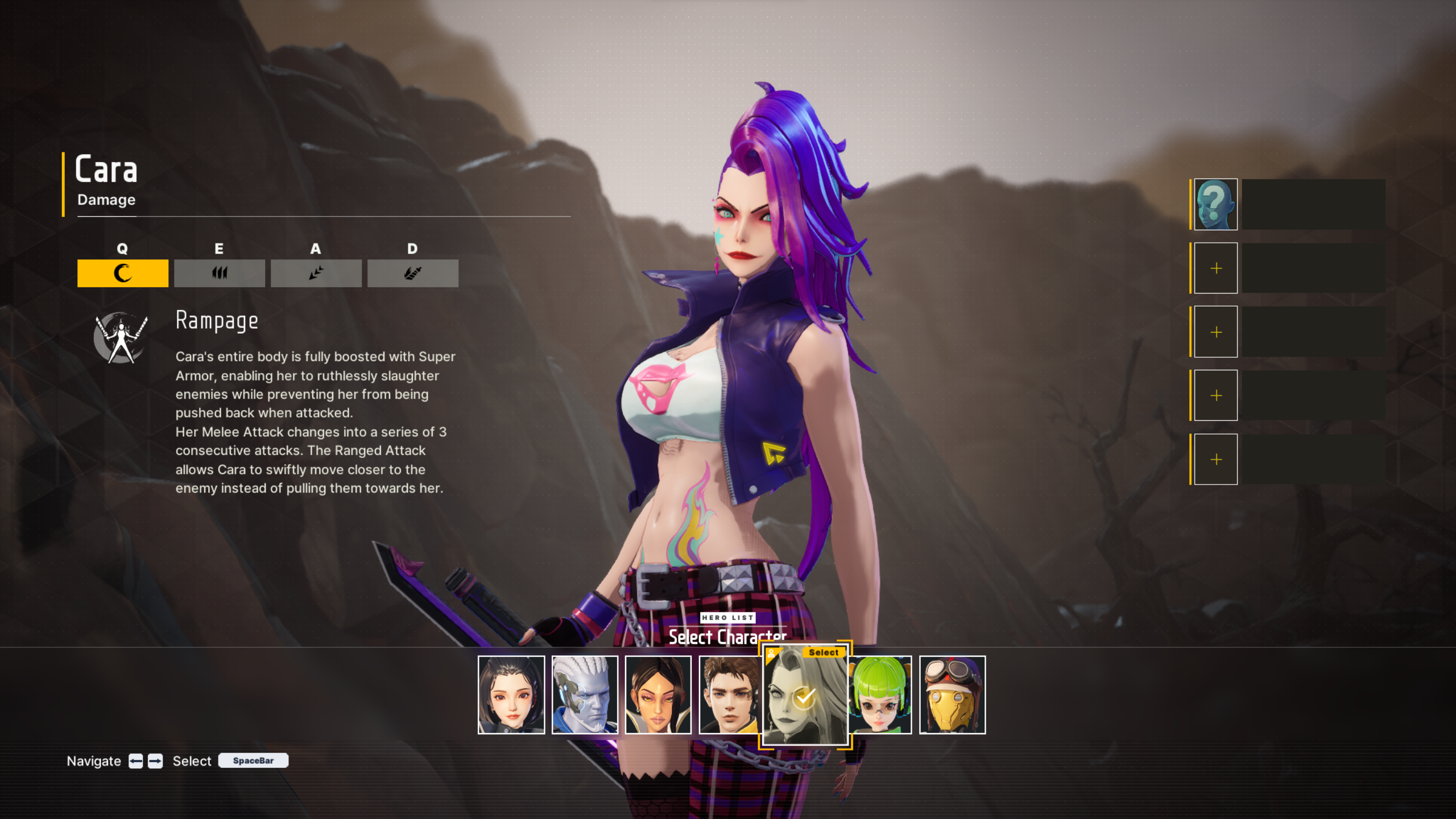The image size is (1456, 819).
Task: Open the D skill tab
Action: click(x=412, y=273)
